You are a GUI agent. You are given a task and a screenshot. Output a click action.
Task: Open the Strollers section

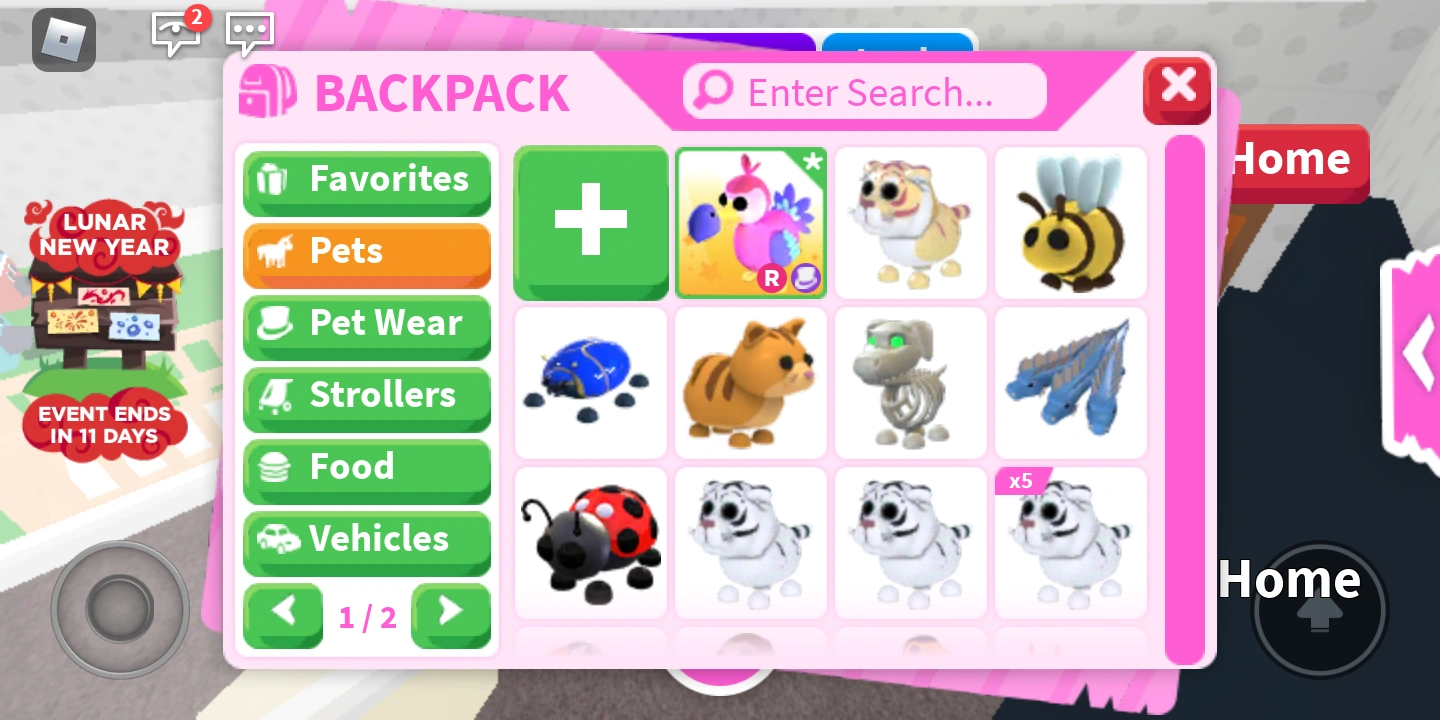coord(366,396)
